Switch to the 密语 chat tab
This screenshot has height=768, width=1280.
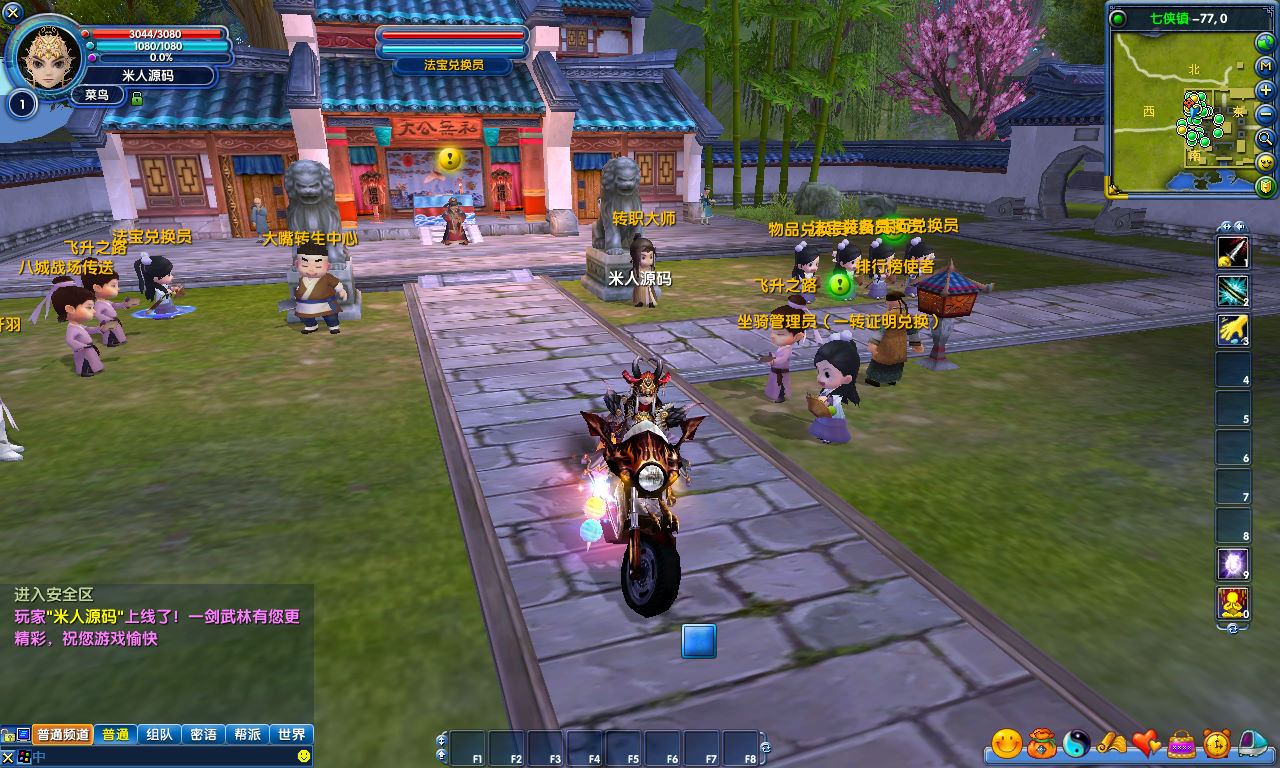pyautogui.click(x=203, y=734)
